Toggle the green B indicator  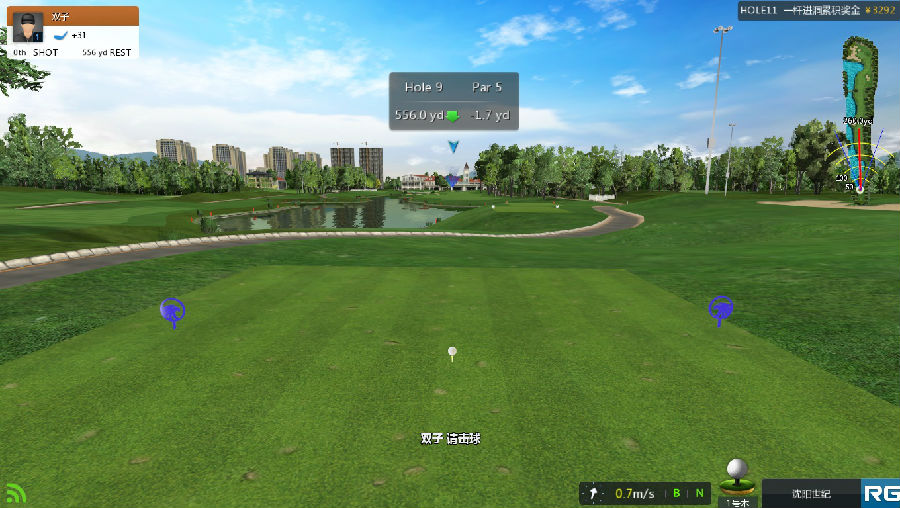coord(677,493)
